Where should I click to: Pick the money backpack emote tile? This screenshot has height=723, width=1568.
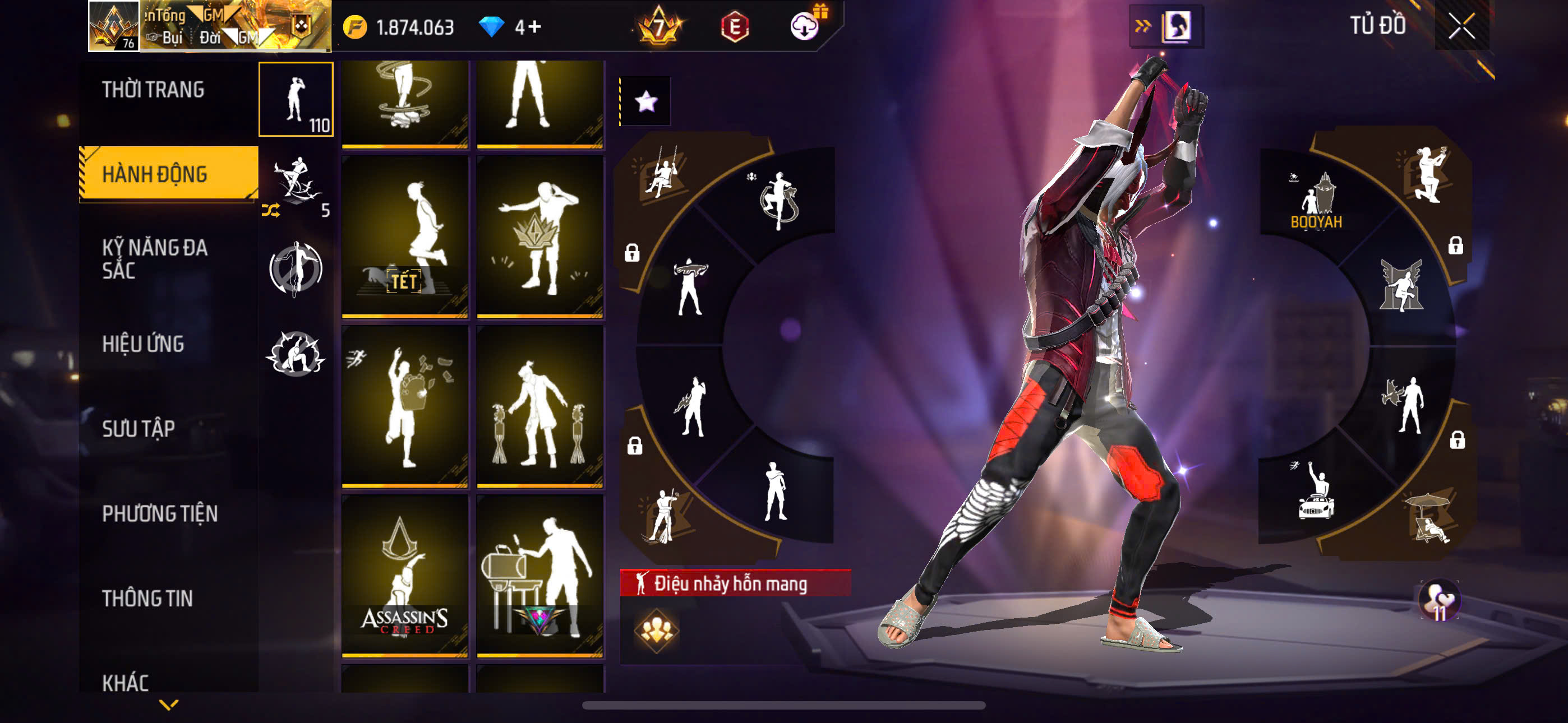(405, 406)
